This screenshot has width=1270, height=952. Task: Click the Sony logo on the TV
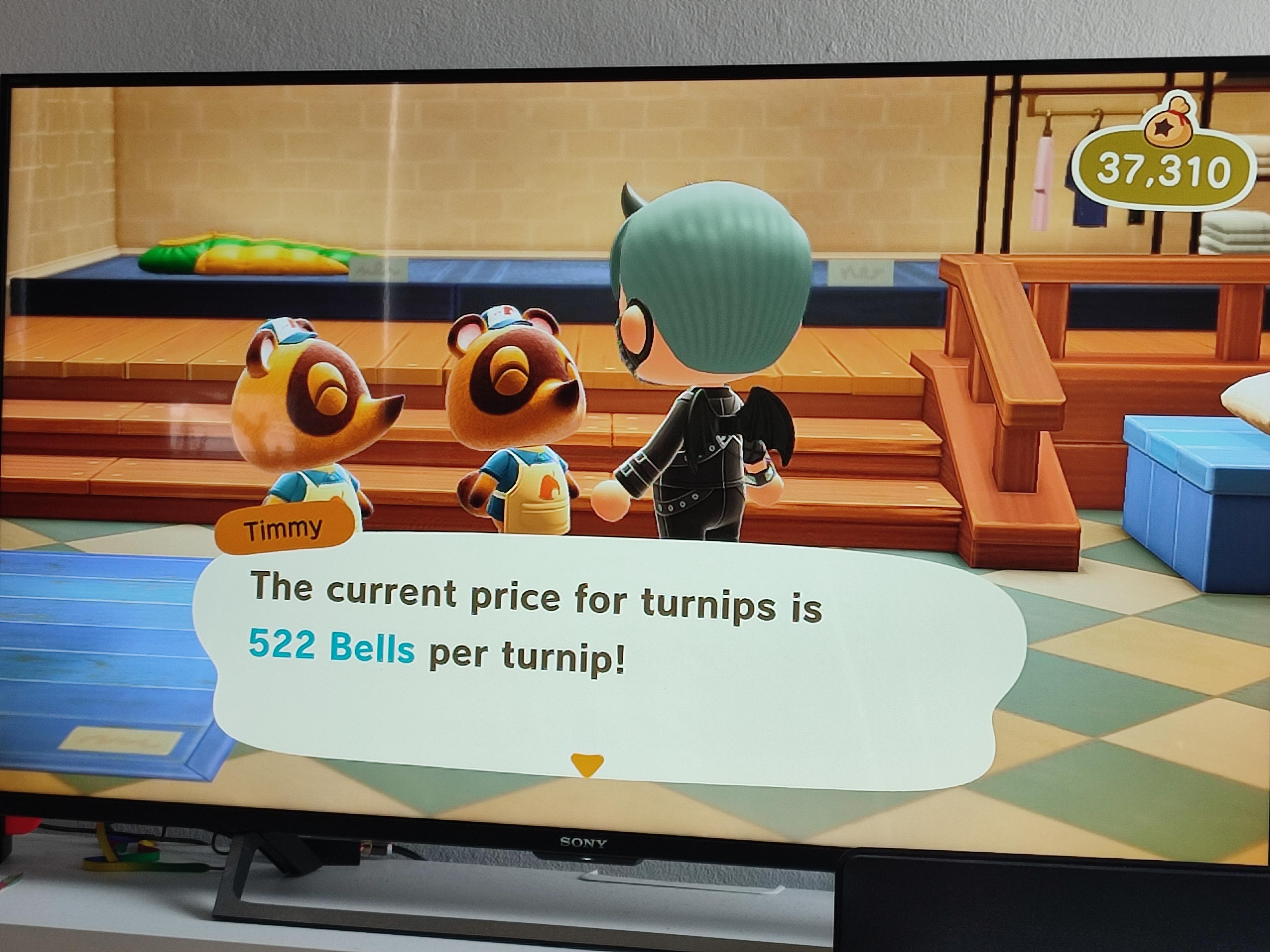(x=582, y=843)
